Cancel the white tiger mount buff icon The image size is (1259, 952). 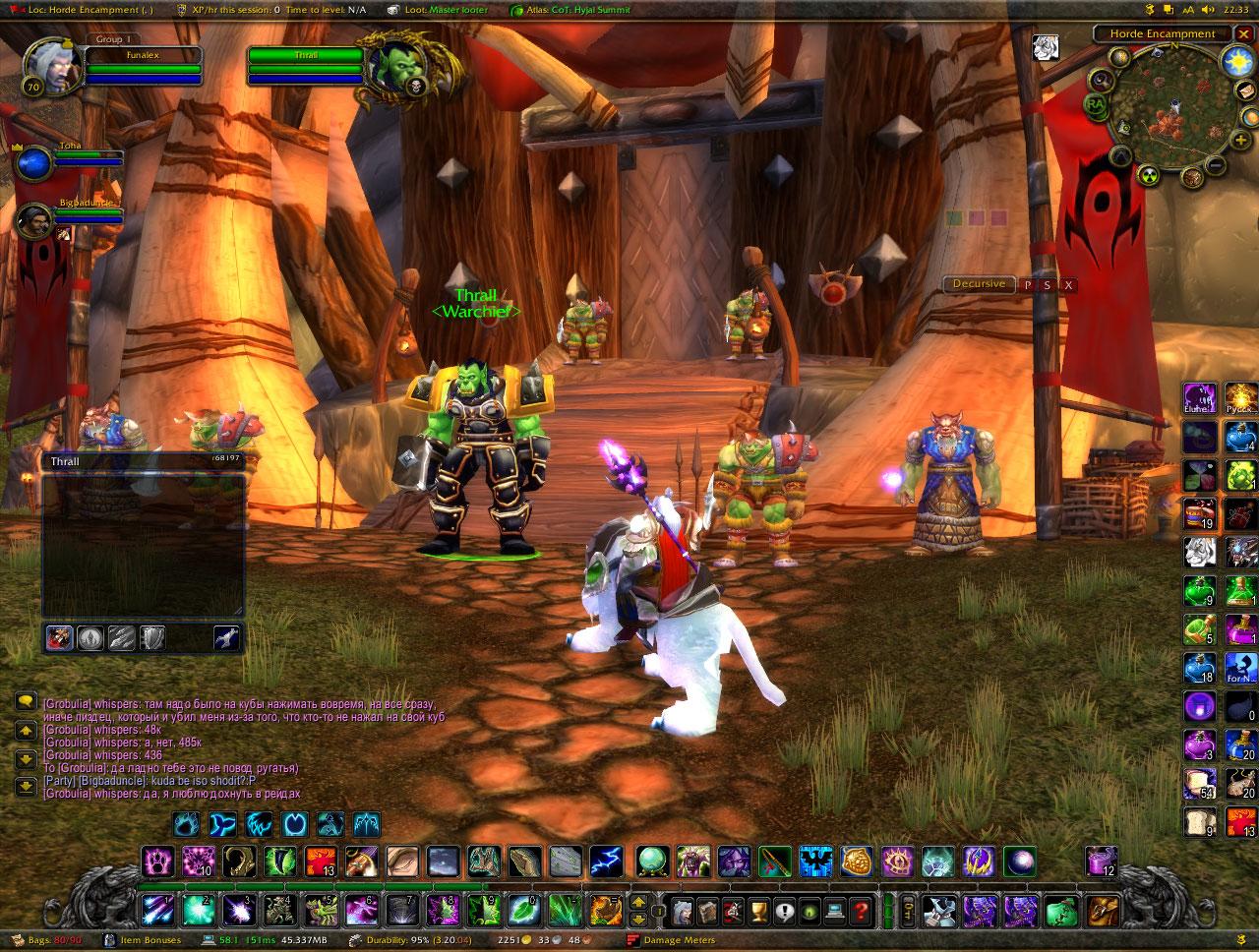(1045, 47)
